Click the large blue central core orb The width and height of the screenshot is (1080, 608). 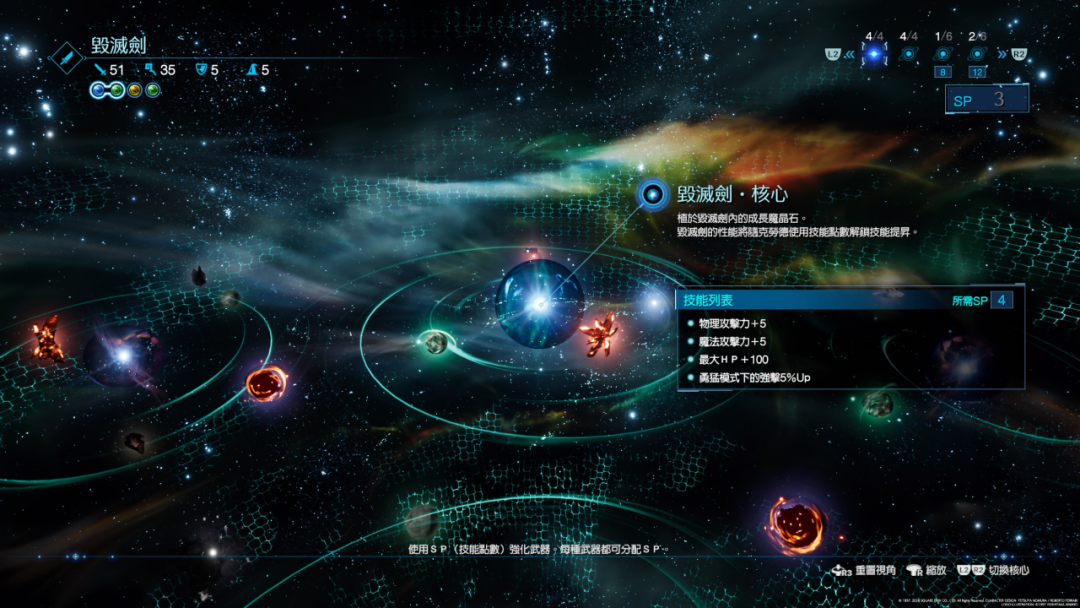[539, 303]
